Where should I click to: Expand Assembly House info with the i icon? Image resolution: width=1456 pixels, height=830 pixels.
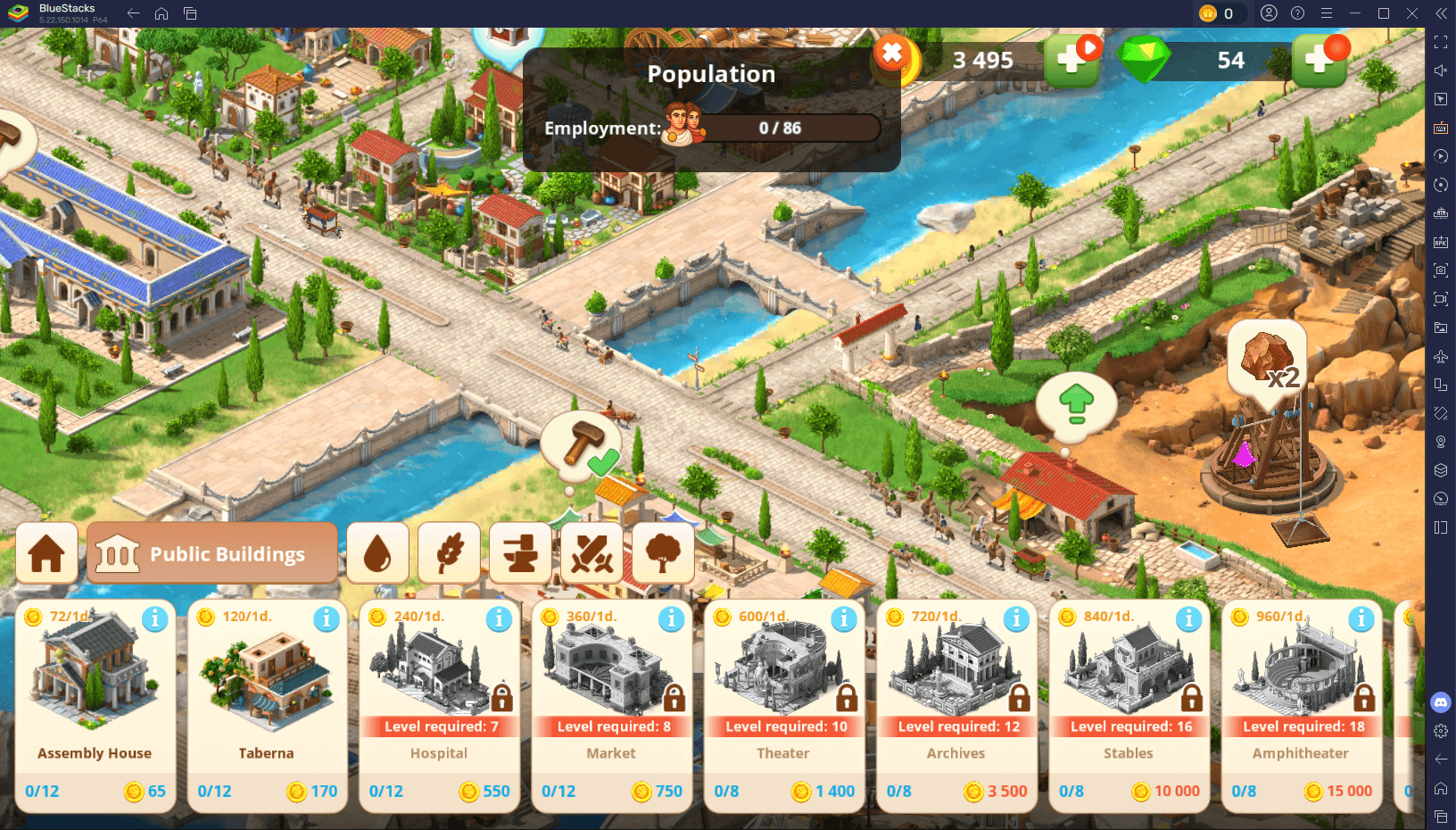pyautogui.click(x=153, y=618)
